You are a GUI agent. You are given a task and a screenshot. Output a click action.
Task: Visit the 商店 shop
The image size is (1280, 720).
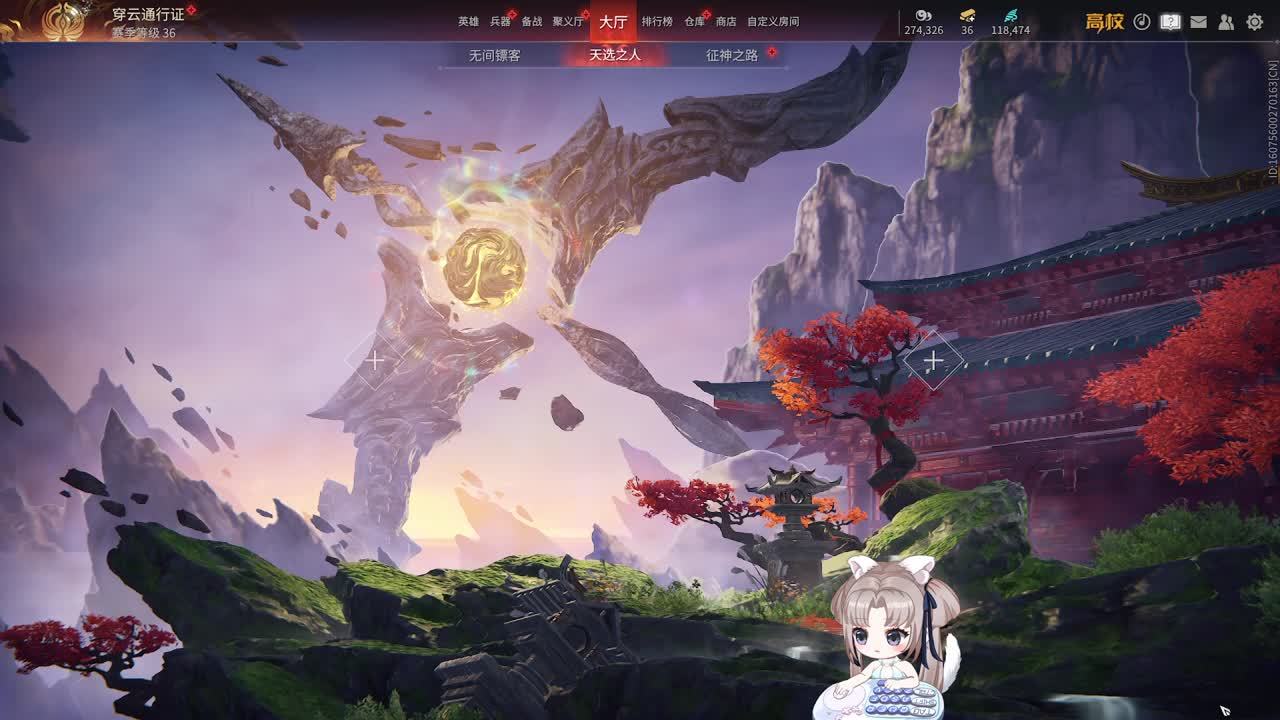pyautogui.click(x=726, y=21)
